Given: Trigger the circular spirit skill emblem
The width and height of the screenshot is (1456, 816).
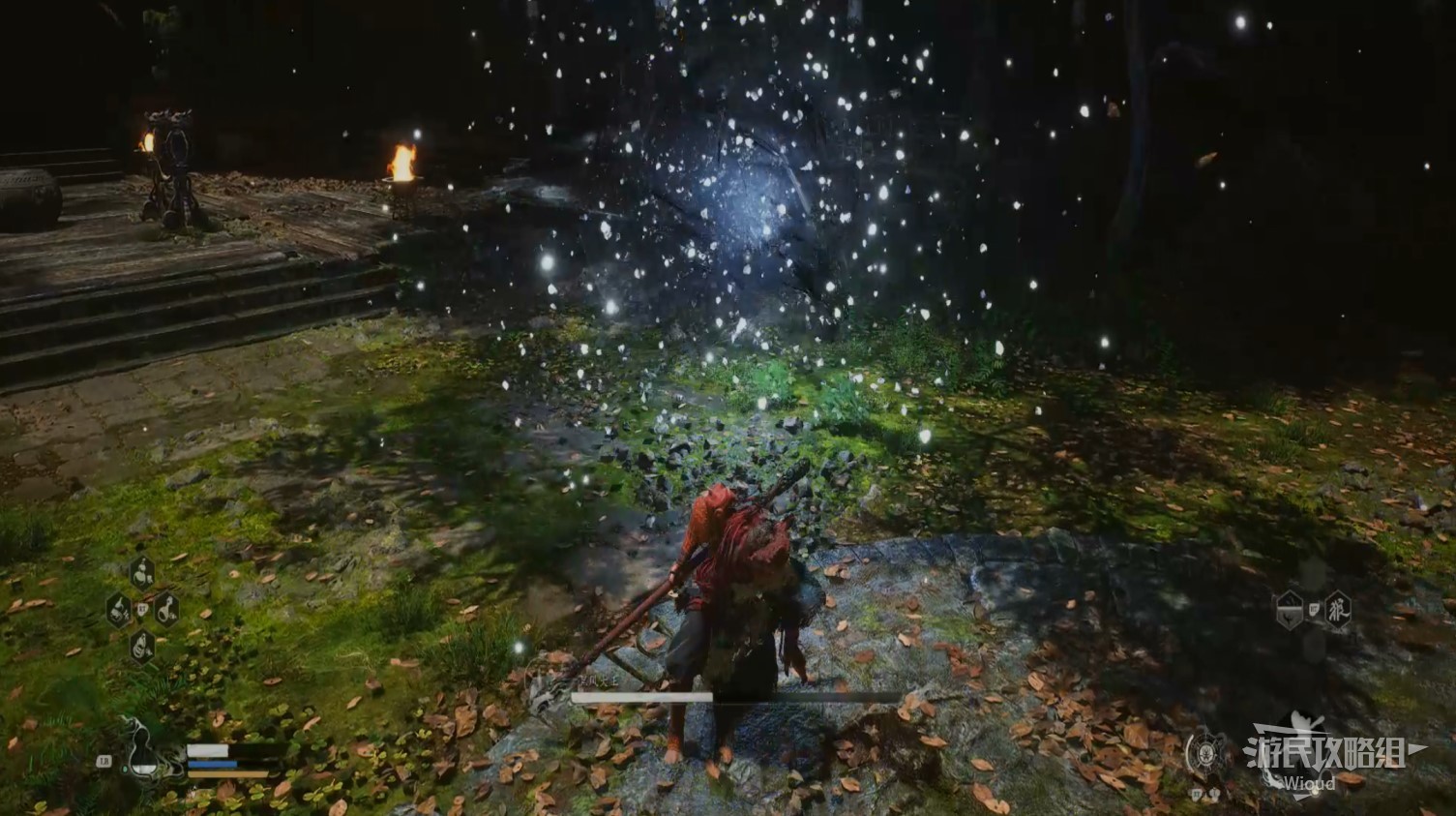Looking at the screenshot, I should pyautogui.click(x=1205, y=752).
